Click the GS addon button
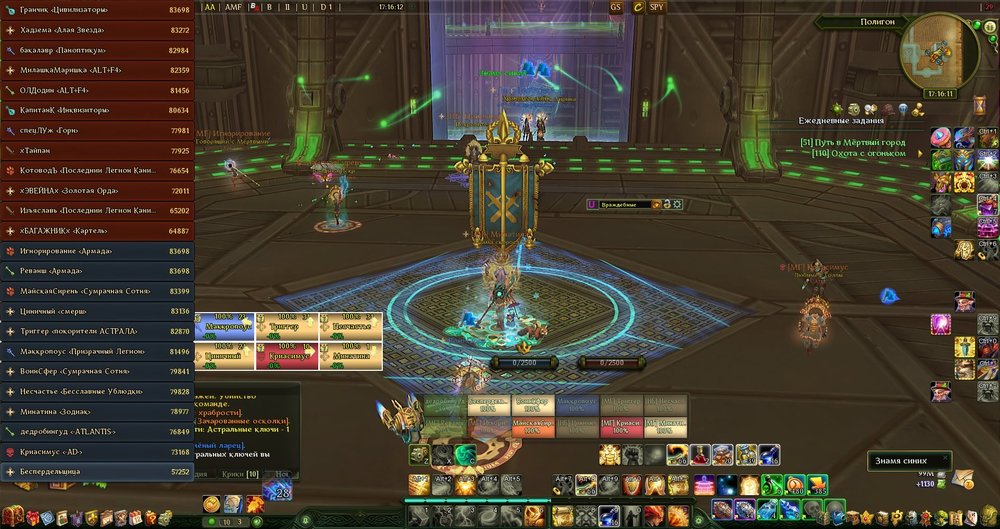The image size is (1000, 529). pos(616,6)
